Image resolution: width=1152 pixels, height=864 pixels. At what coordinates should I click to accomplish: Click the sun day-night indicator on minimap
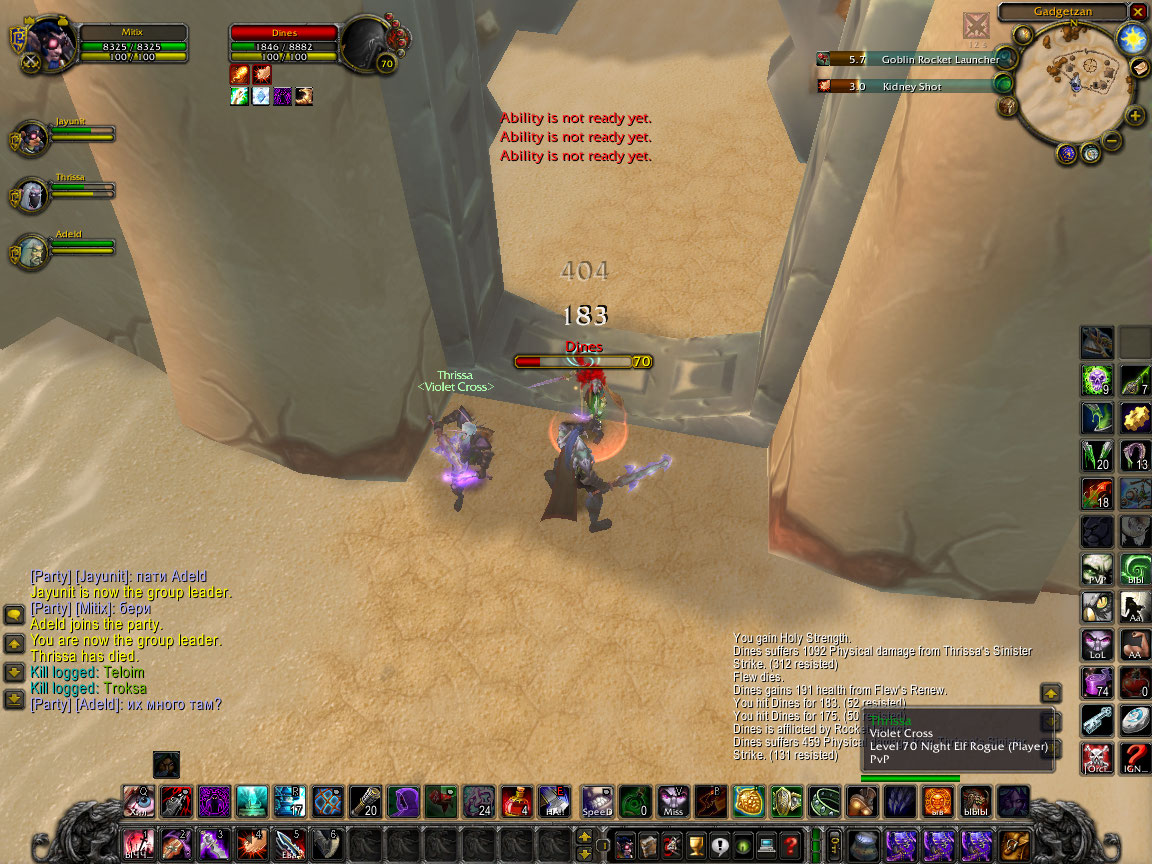coord(1132,39)
